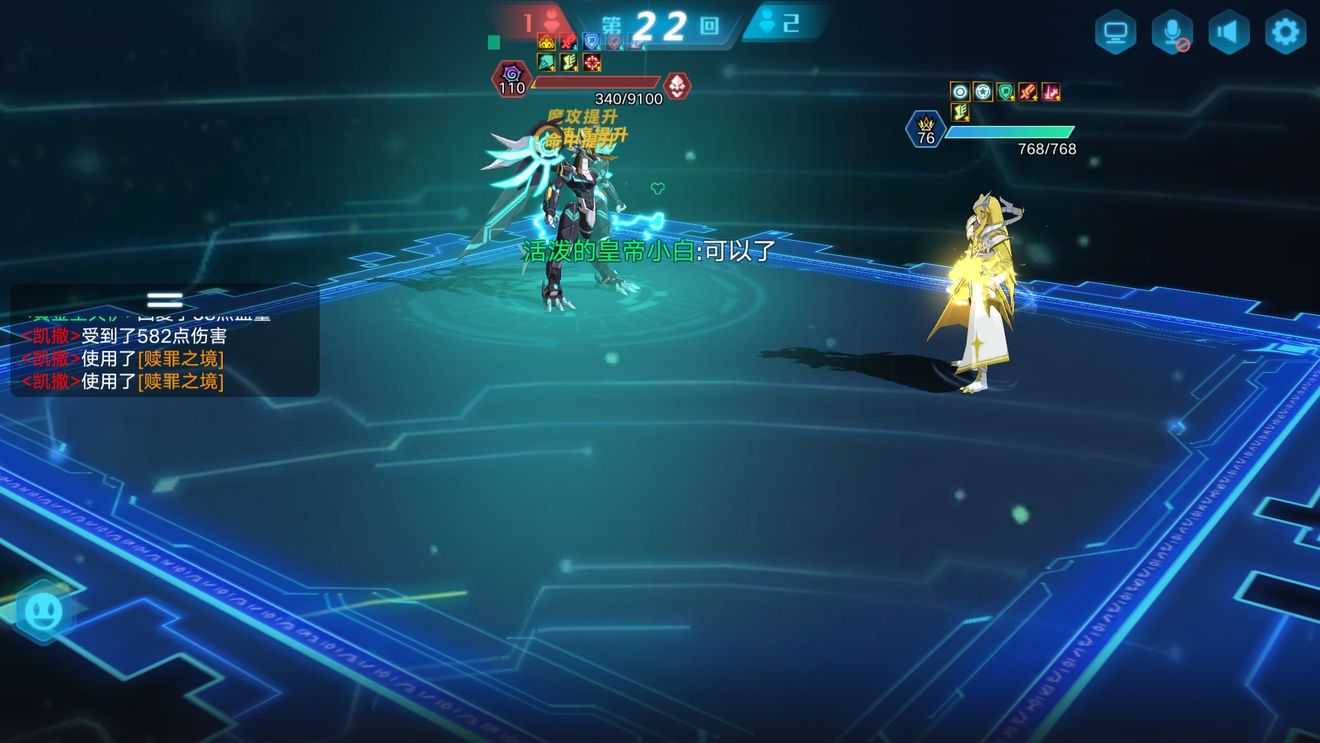This screenshot has width=1320, height=743.
Task: Toggle the speaker sound button
Action: (1228, 32)
